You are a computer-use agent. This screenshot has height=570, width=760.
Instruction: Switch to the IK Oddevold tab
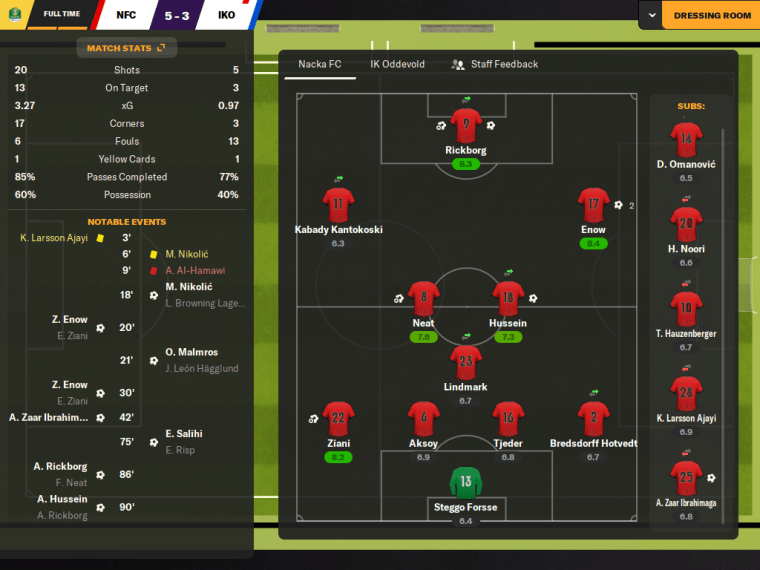click(x=397, y=64)
